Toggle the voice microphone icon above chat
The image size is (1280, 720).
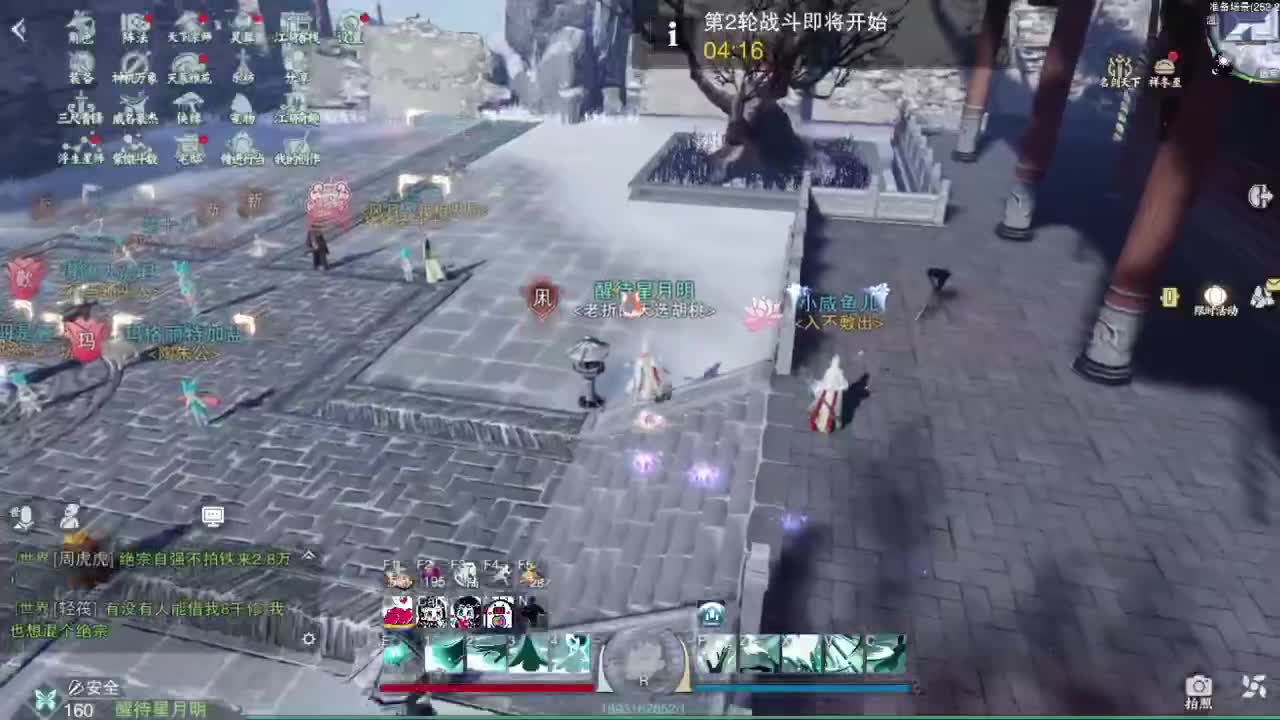(25, 517)
